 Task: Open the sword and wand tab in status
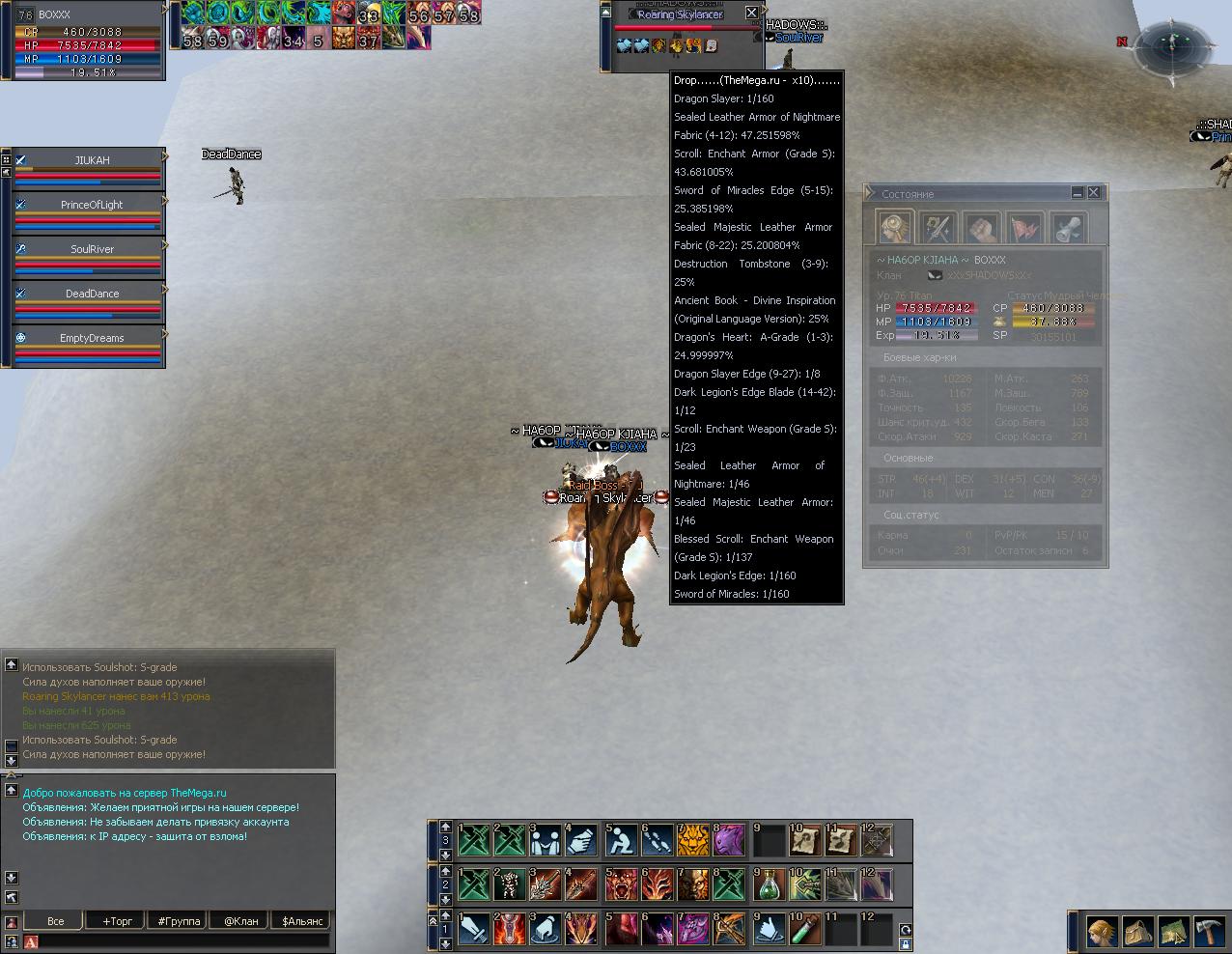(x=938, y=229)
